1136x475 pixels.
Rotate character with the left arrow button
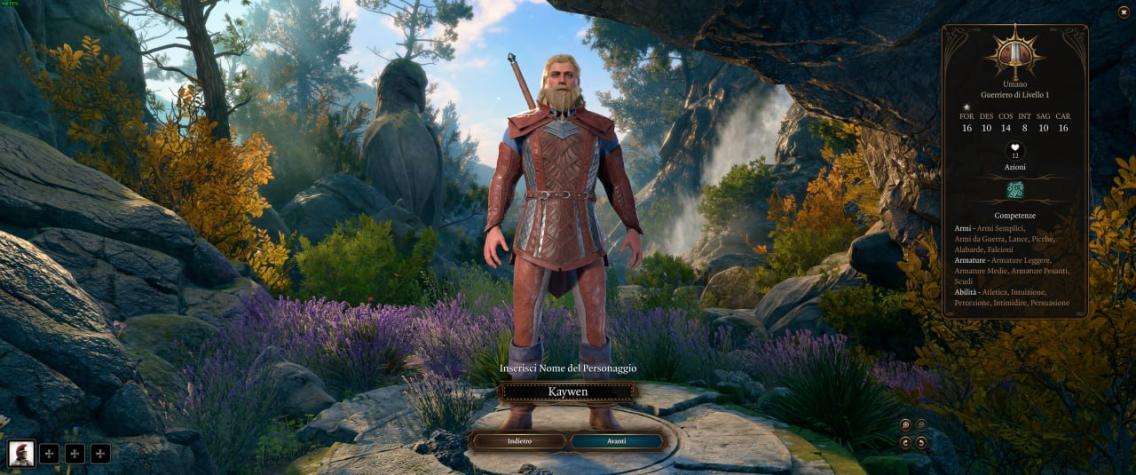tap(905, 442)
